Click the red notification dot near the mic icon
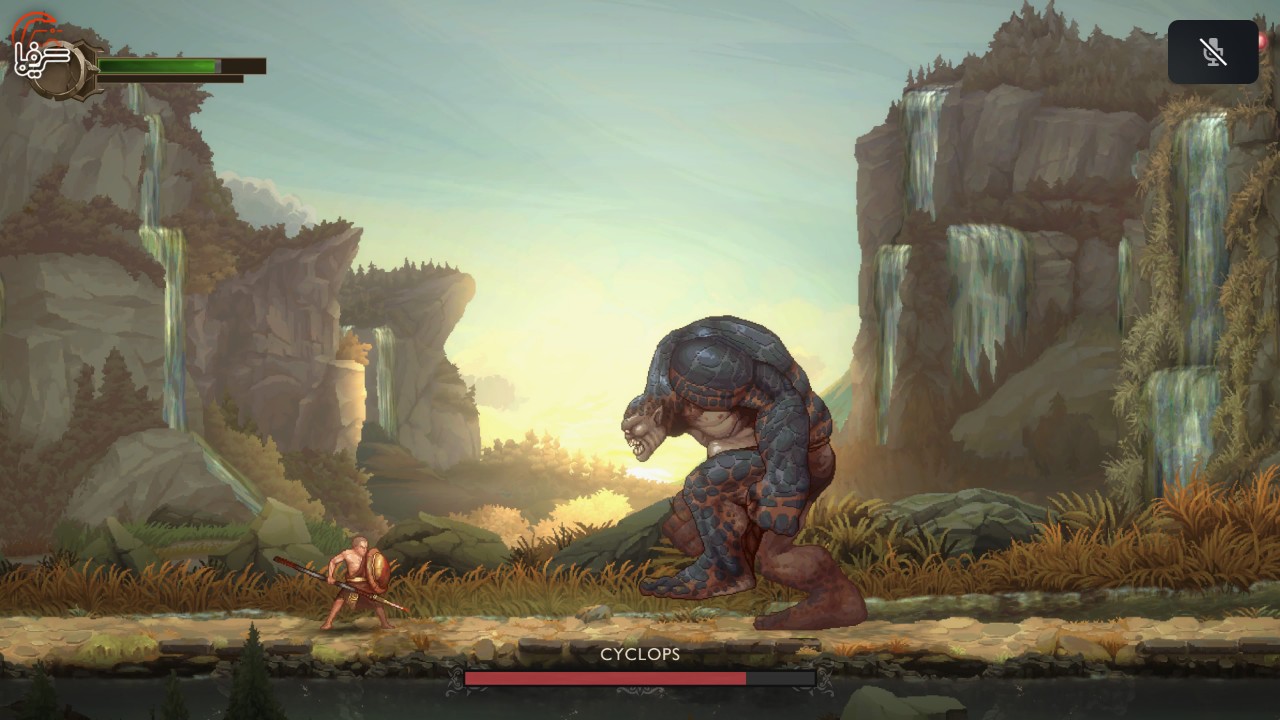This screenshot has width=1280, height=720. (x=1262, y=42)
